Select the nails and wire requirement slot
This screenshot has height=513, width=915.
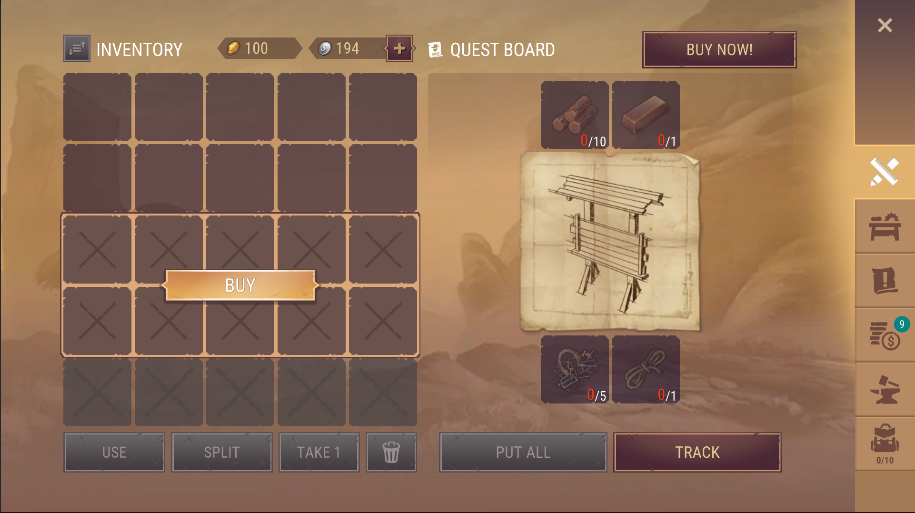point(575,369)
